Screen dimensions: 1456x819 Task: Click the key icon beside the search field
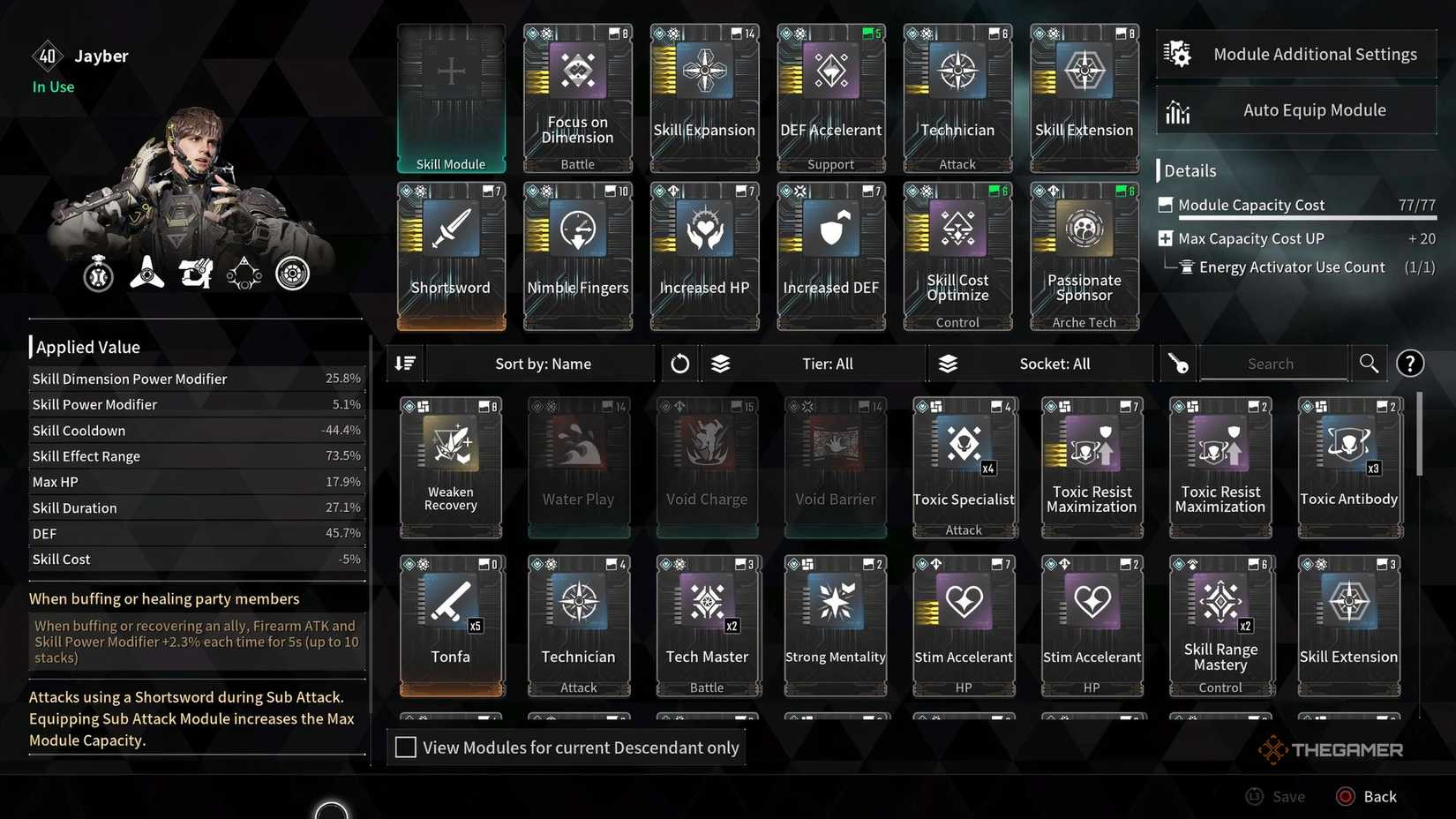(1178, 363)
